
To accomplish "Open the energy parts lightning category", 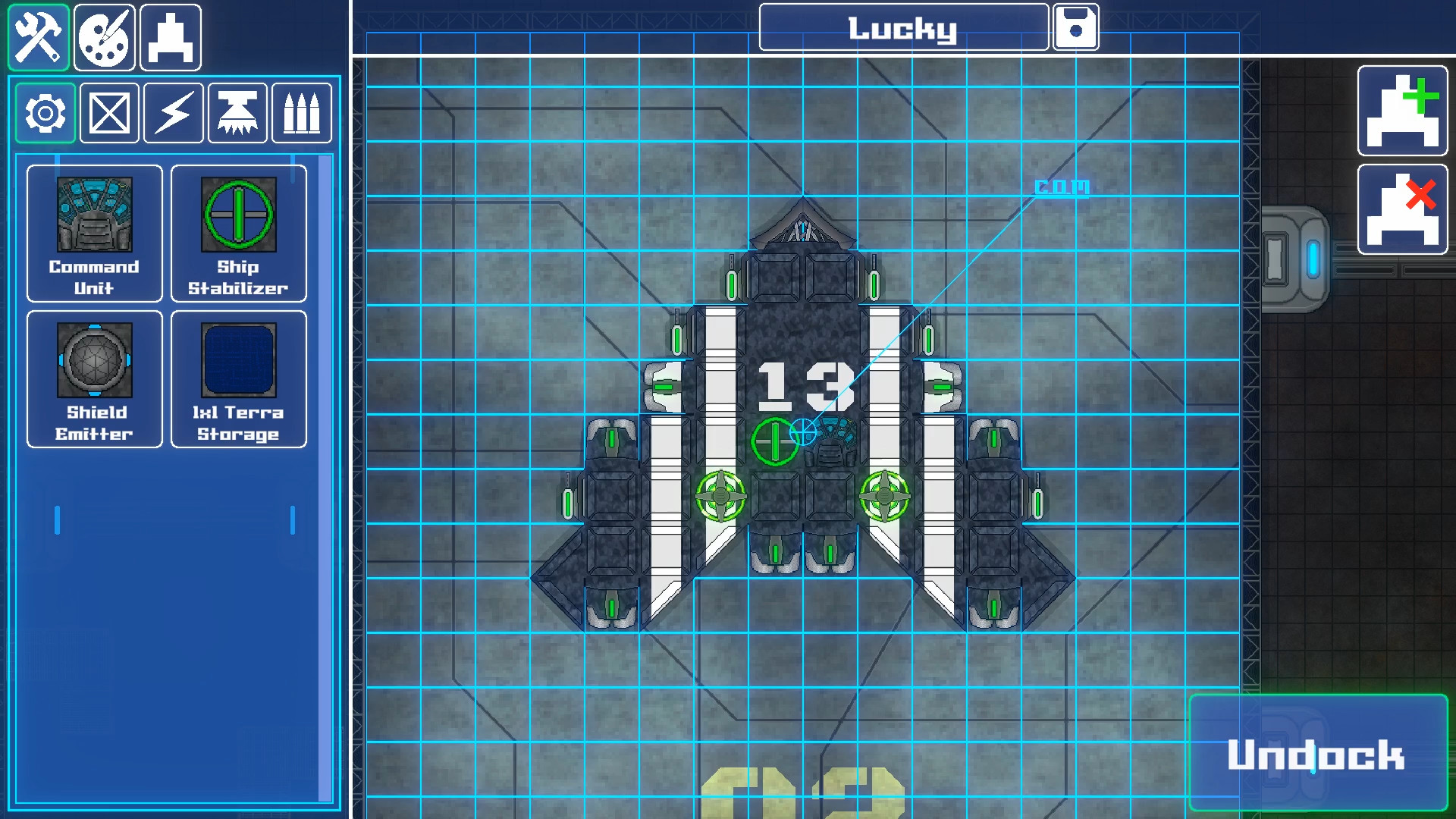I will coord(172,113).
